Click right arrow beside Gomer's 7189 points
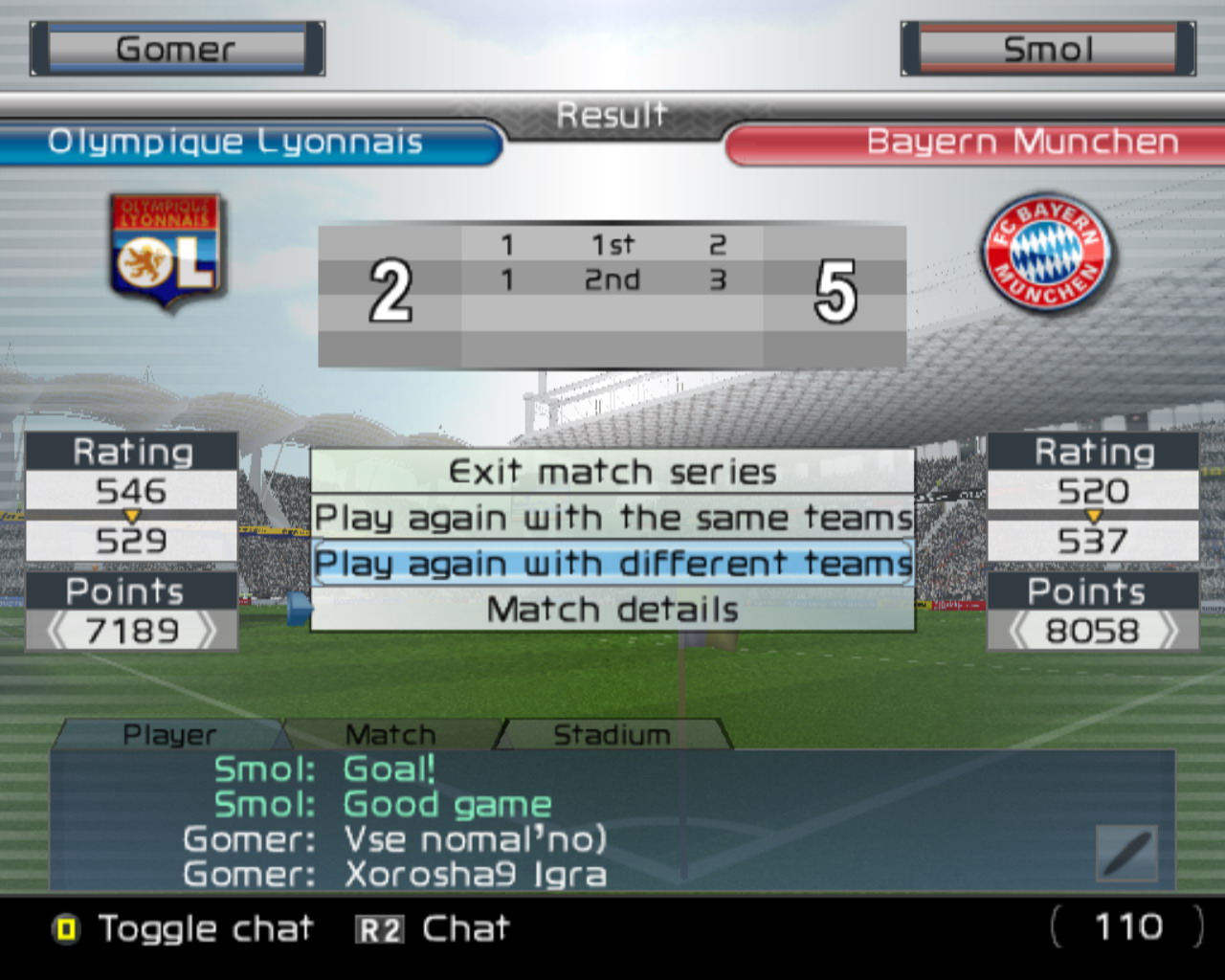The height and width of the screenshot is (980, 1225). pyautogui.click(x=206, y=631)
